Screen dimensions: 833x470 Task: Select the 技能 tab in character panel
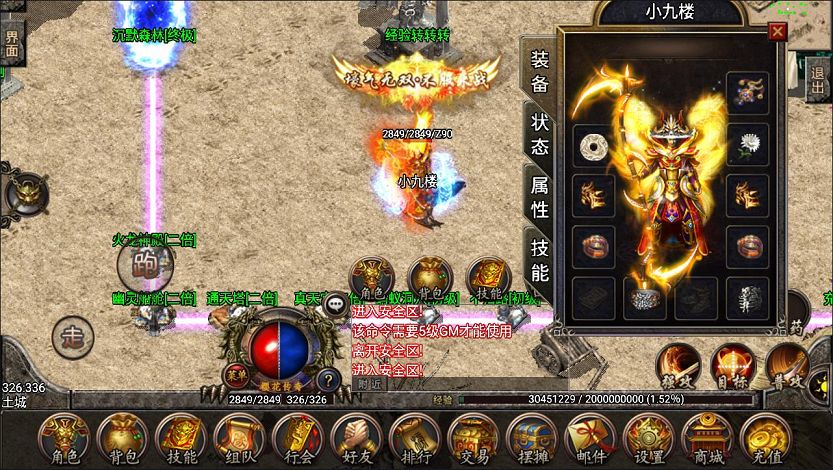pyautogui.click(x=539, y=260)
